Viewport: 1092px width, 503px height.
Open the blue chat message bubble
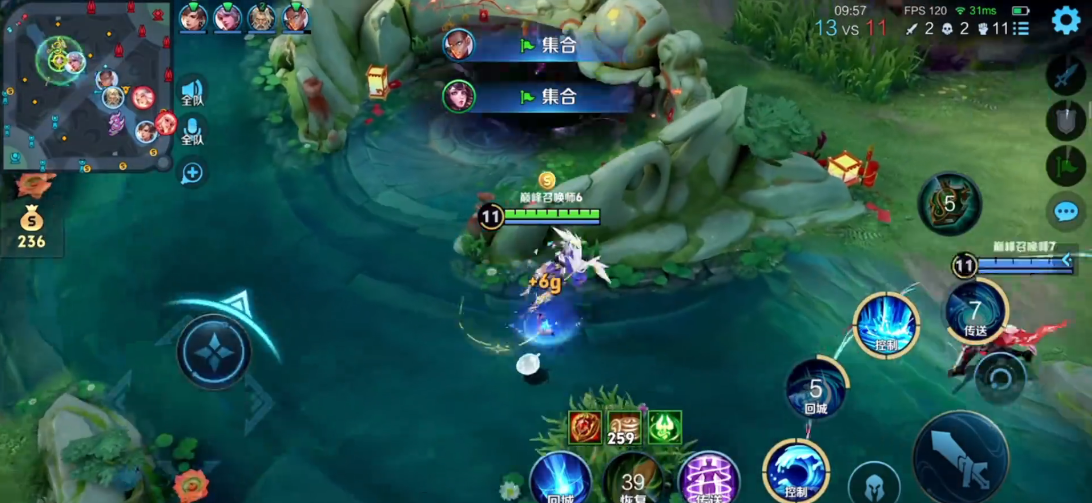click(x=1065, y=211)
